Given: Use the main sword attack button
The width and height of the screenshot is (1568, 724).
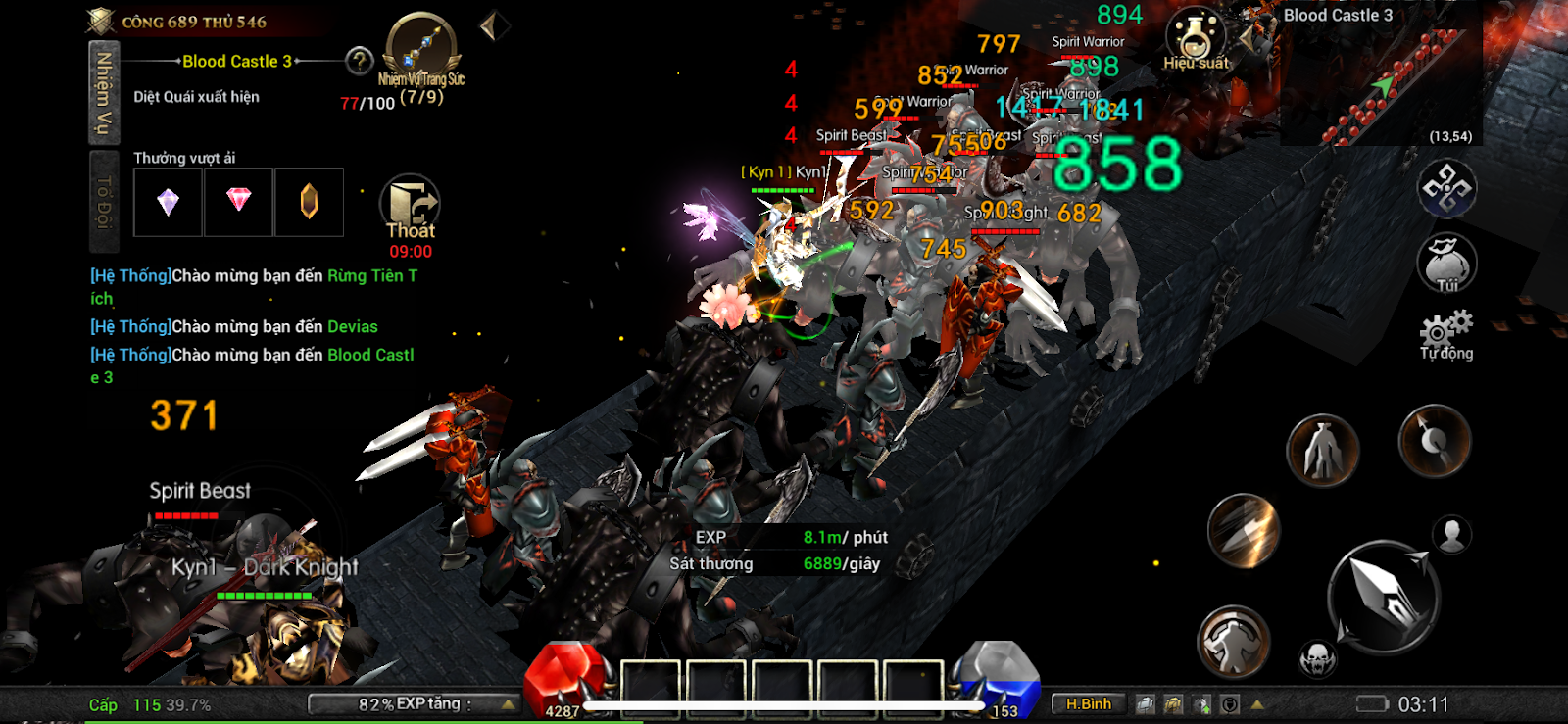Looking at the screenshot, I should [1383, 596].
